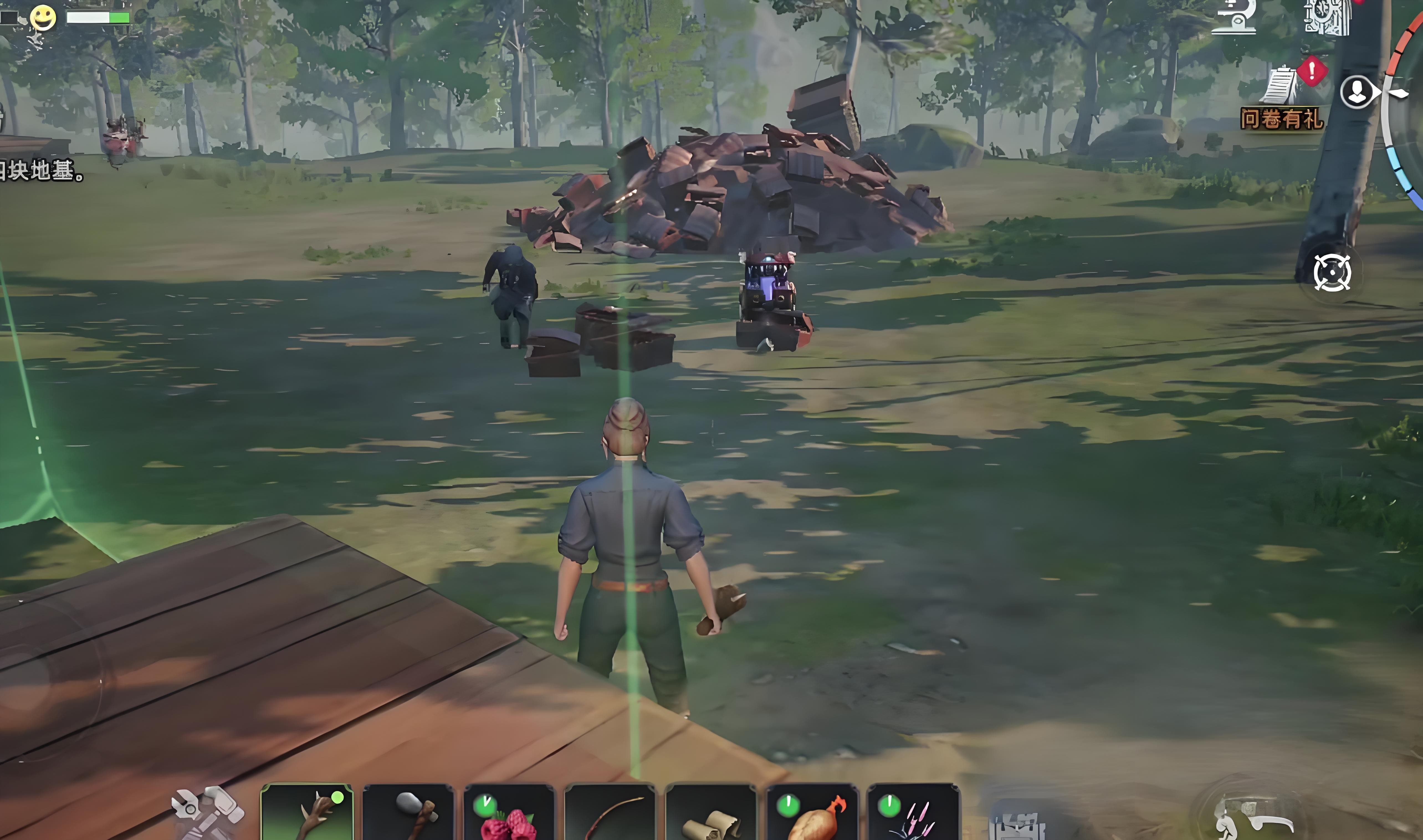The image size is (1423, 840).
Task: Select the antler pick hotbar slot
Action: pos(307,813)
